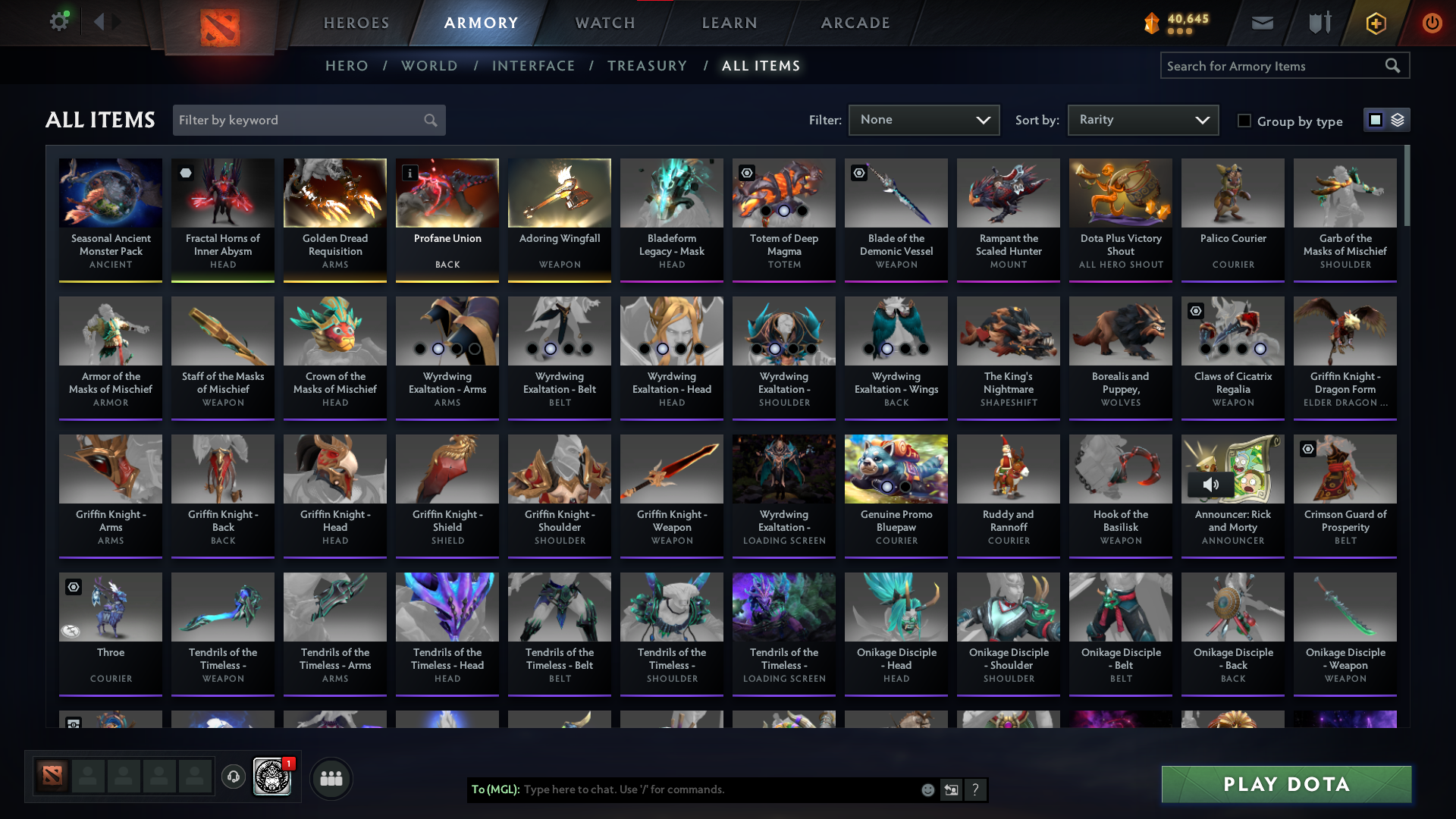Open the Sort by Rarity dropdown
This screenshot has height=819, width=1456.
(1143, 120)
